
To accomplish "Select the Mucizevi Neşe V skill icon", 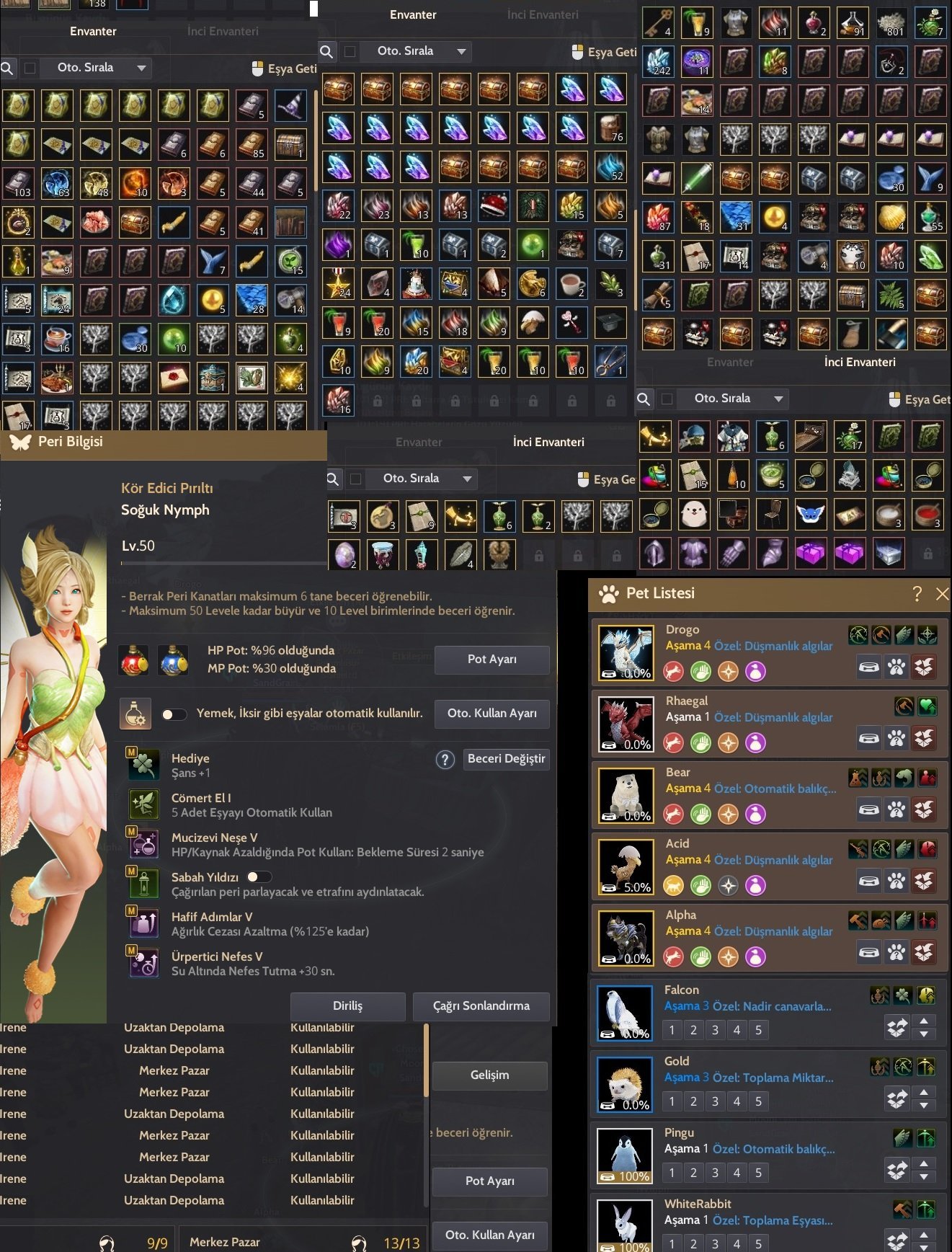I will 144,845.
